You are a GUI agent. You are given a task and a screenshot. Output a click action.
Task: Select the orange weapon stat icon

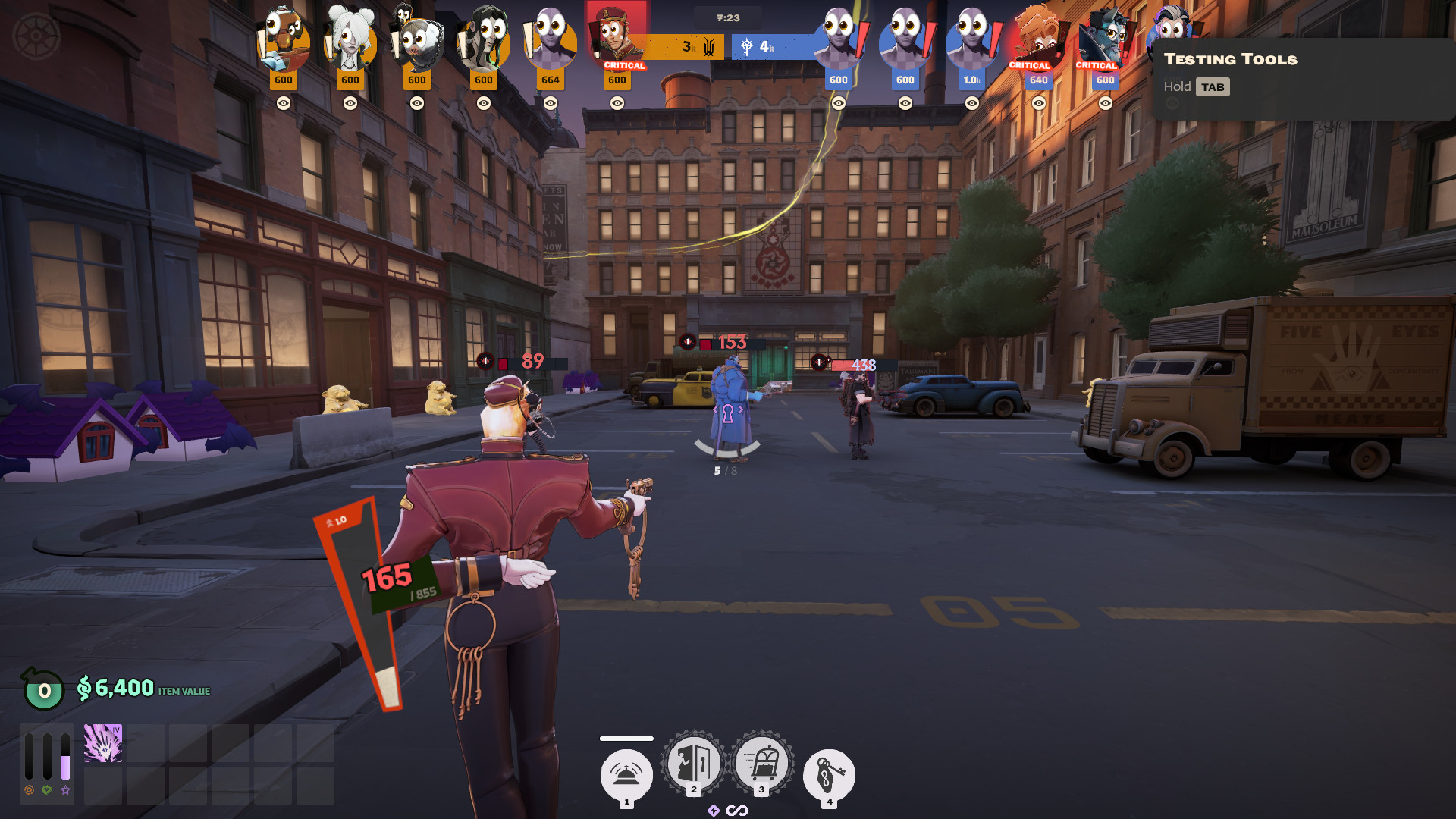(x=29, y=790)
